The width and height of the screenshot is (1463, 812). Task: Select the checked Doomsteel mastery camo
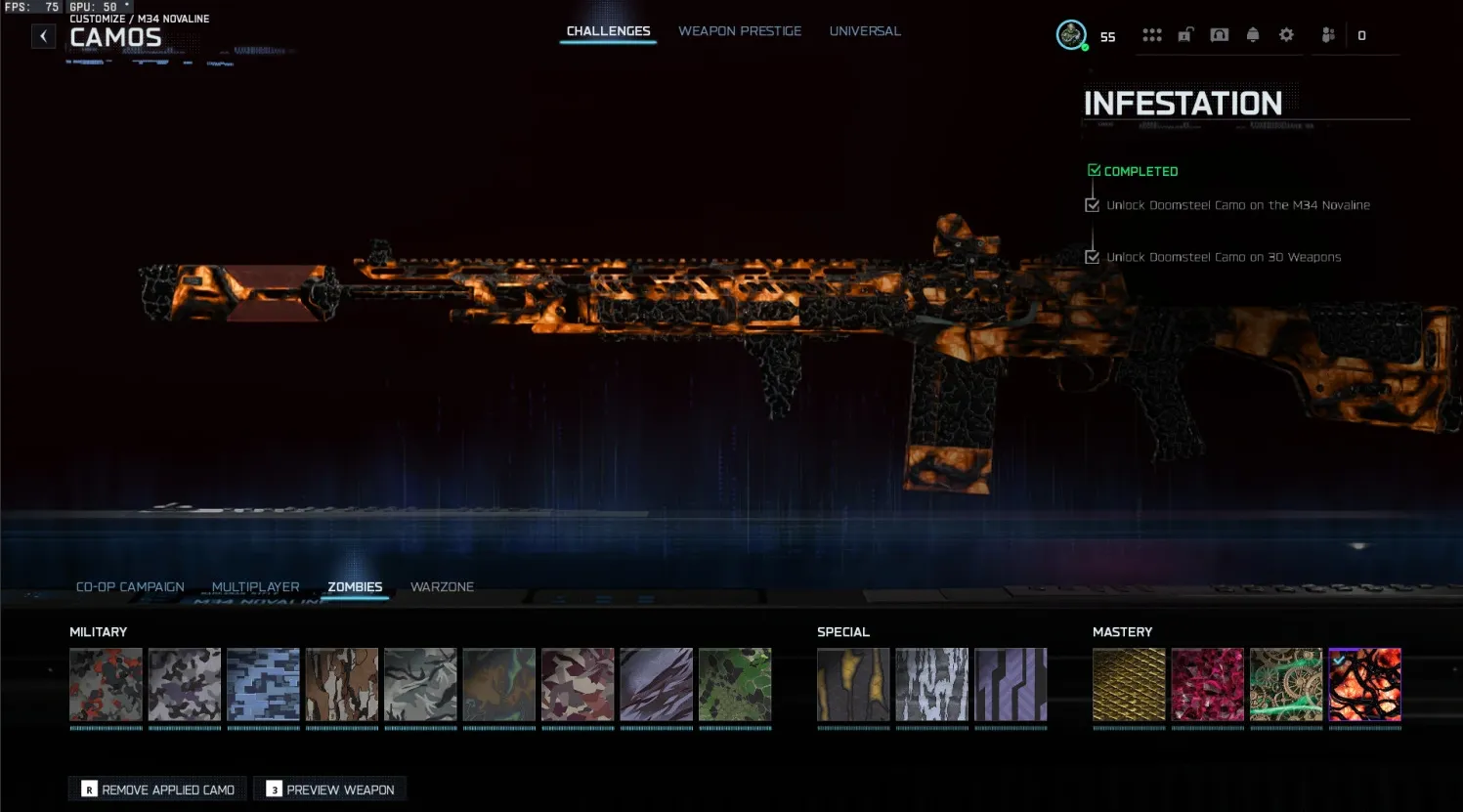click(x=1365, y=685)
